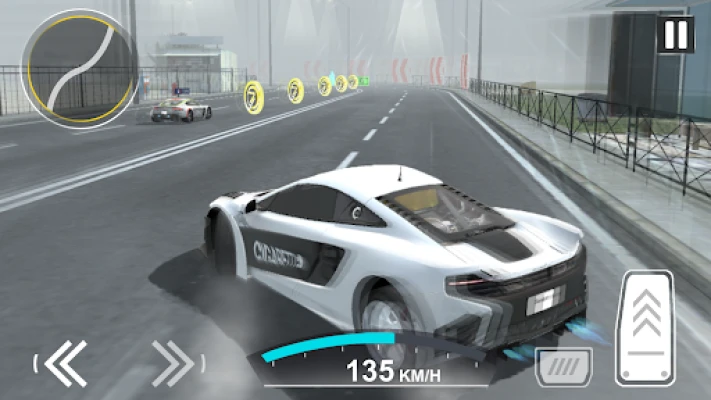Steer left with the left arrow
Image resolution: width=711 pixels, height=400 pixels.
click(x=66, y=362)
